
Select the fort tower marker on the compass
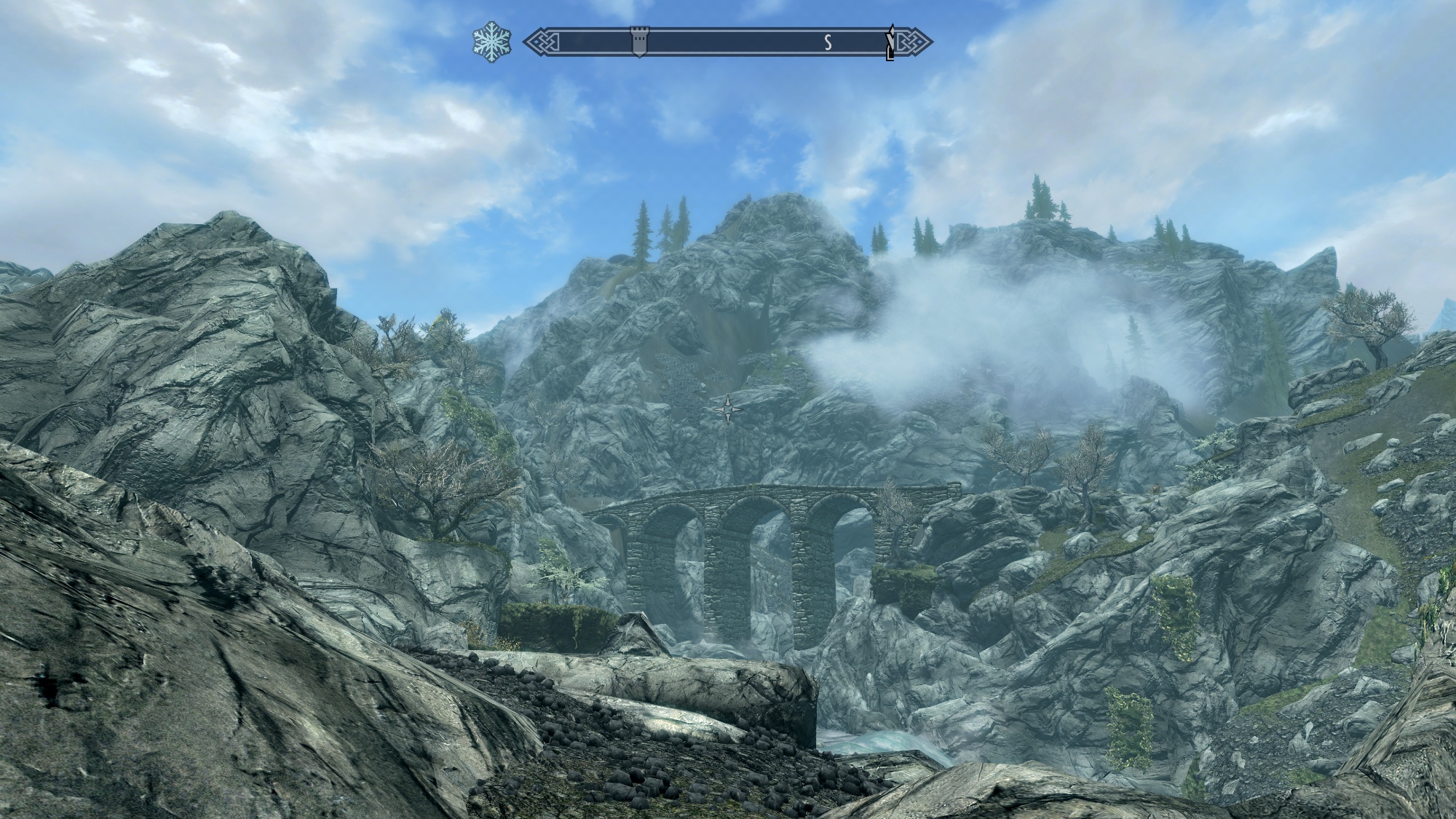[638, 42]
